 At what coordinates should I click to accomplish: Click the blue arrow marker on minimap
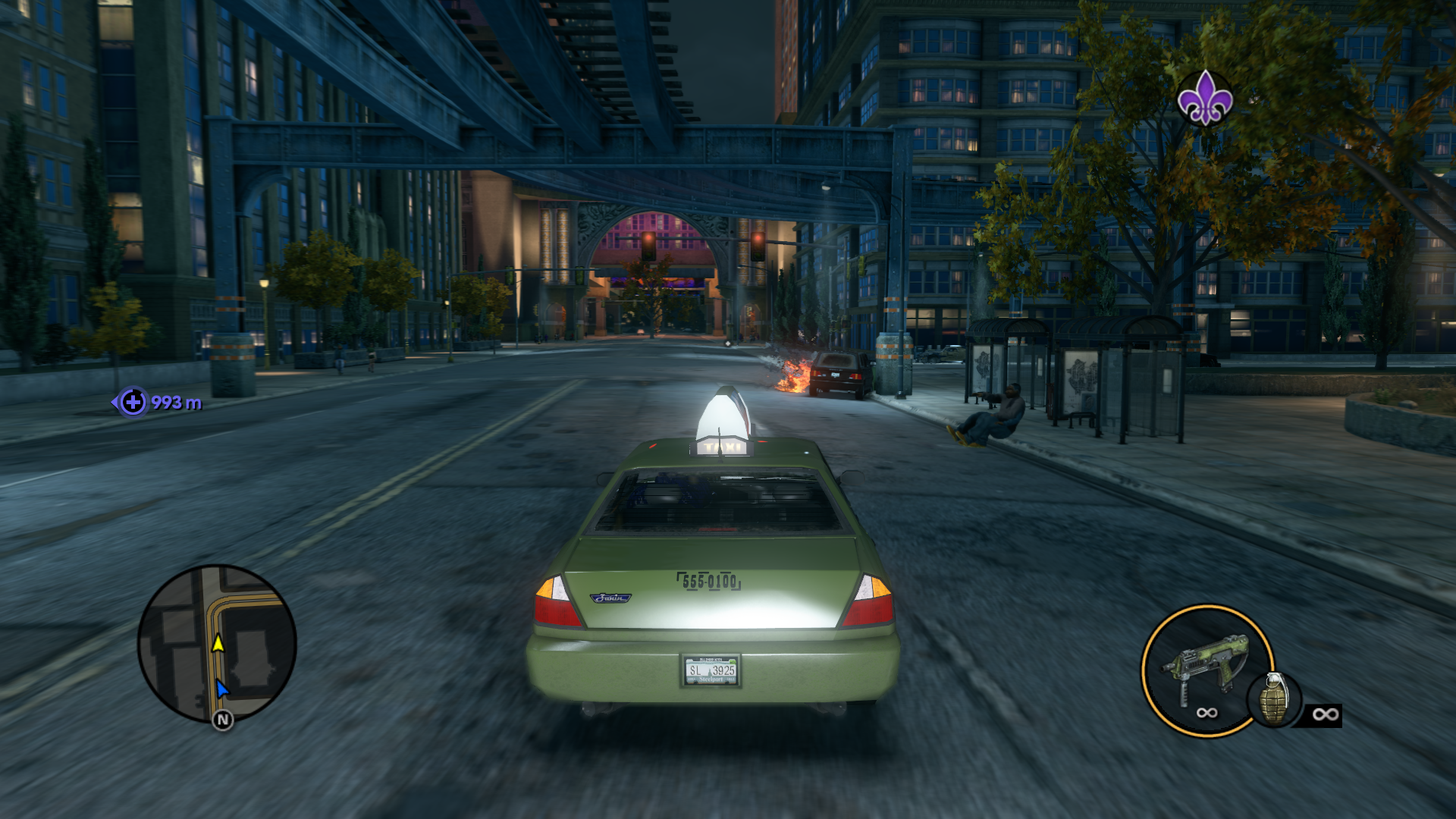221,689
